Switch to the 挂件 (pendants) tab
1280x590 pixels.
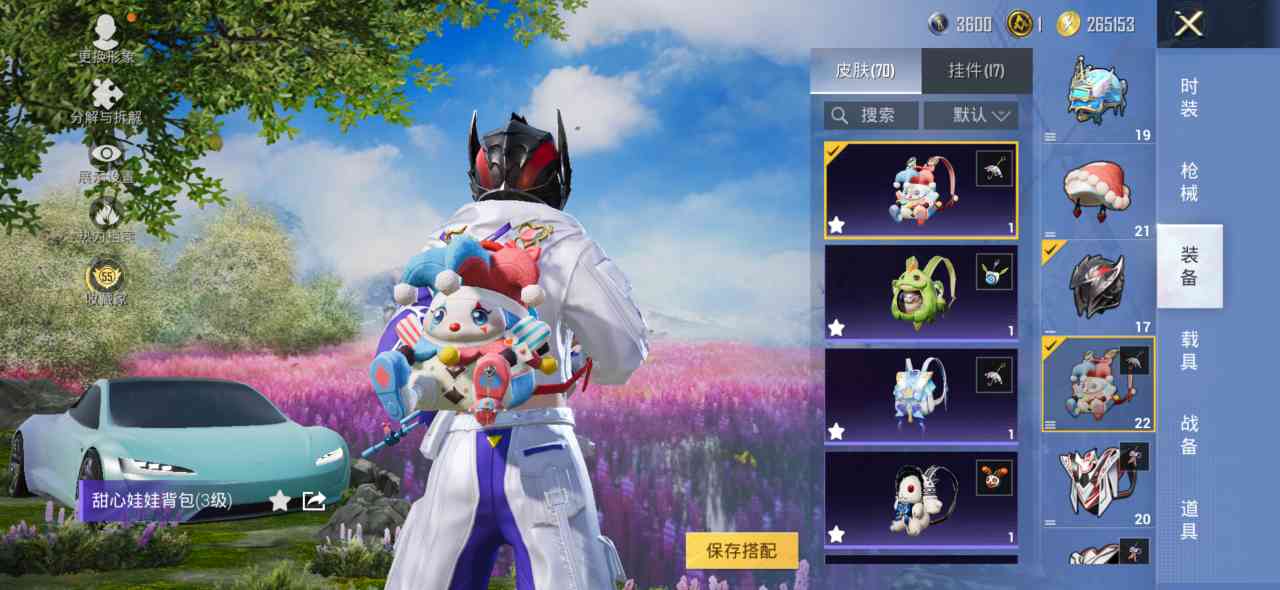(976, 71)
